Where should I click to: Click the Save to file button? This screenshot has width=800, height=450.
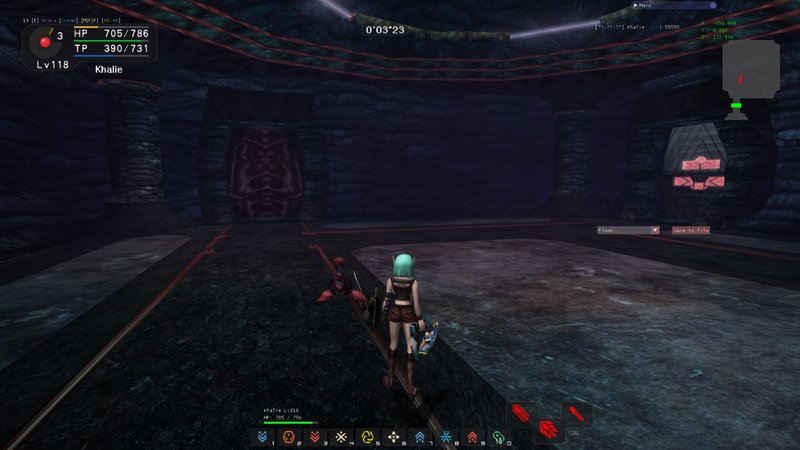pyautogui.click(x=691, y=230)
